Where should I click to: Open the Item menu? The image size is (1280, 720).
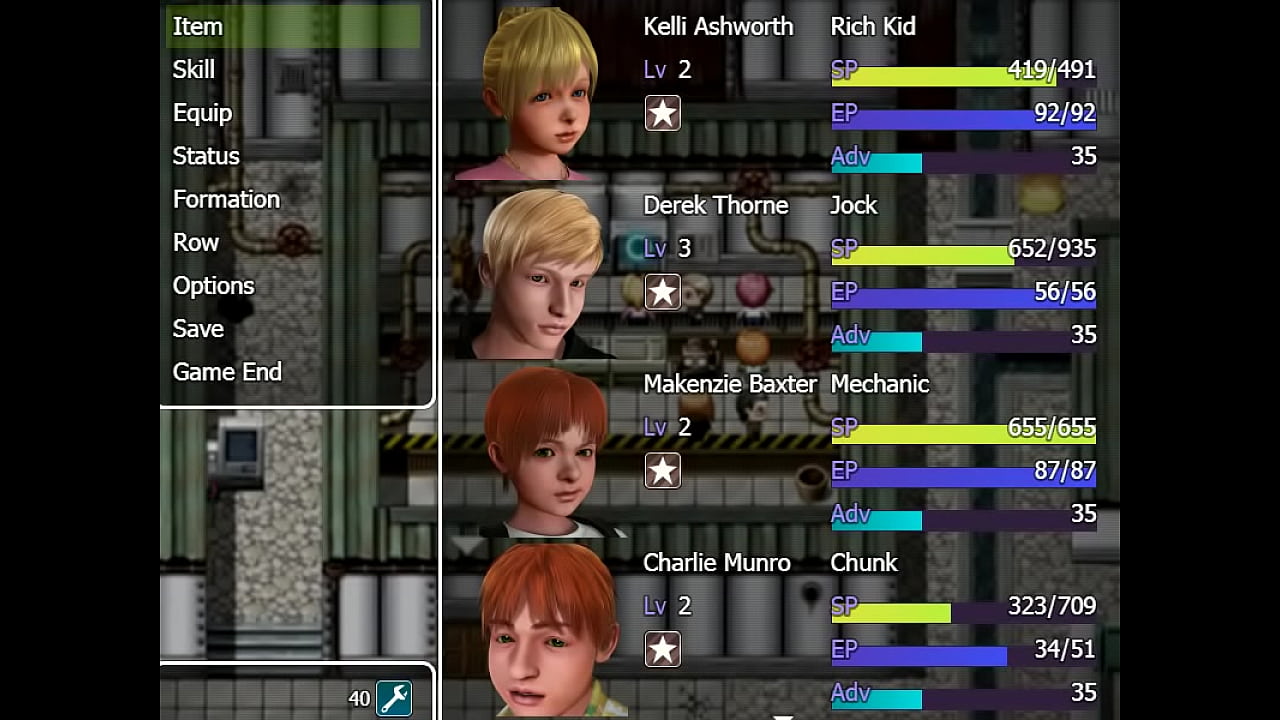click(198, 27)
